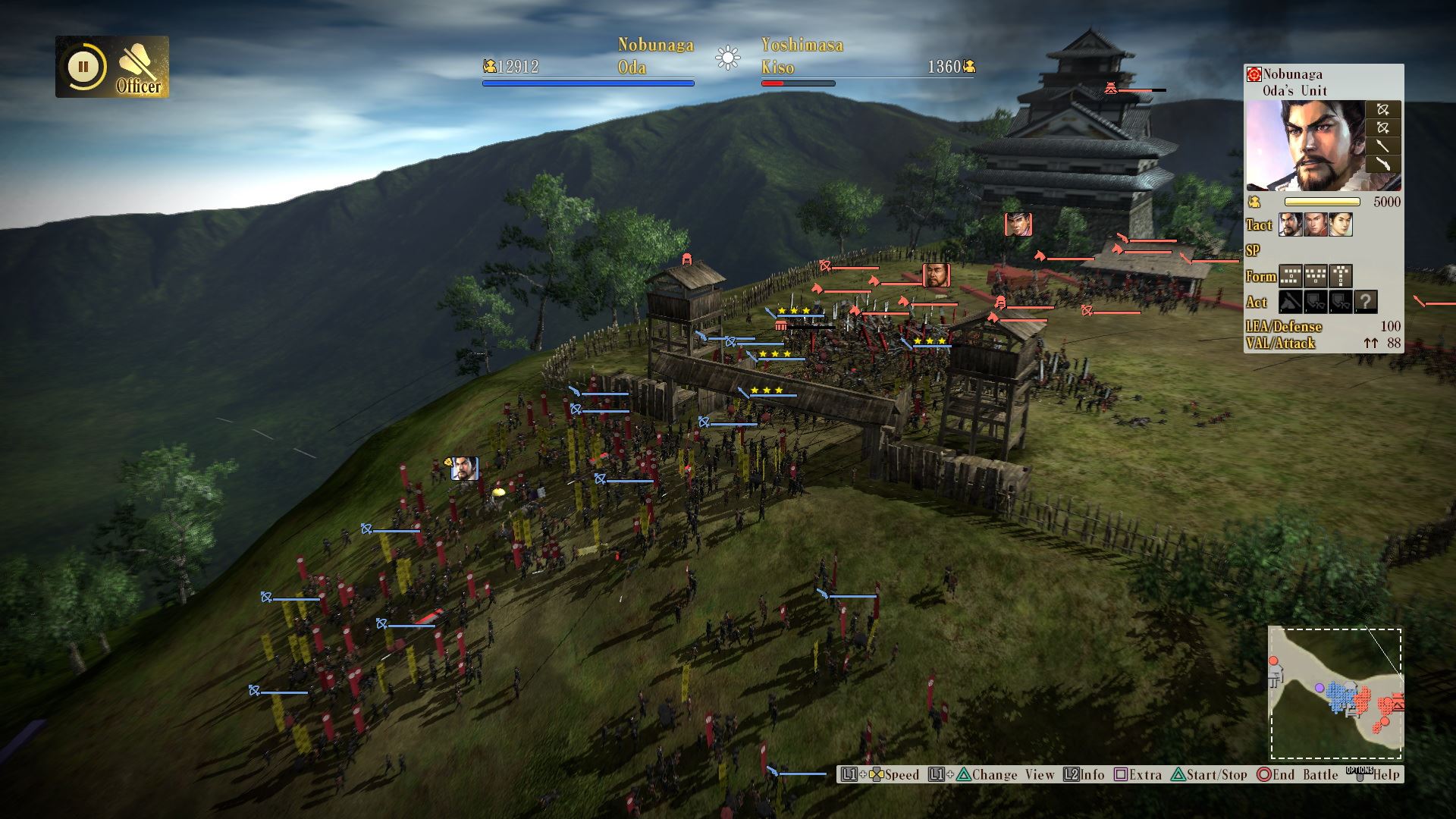Select the enemy officer marker below the castle
The image size is (1456, 819).
pos(1018,224)
